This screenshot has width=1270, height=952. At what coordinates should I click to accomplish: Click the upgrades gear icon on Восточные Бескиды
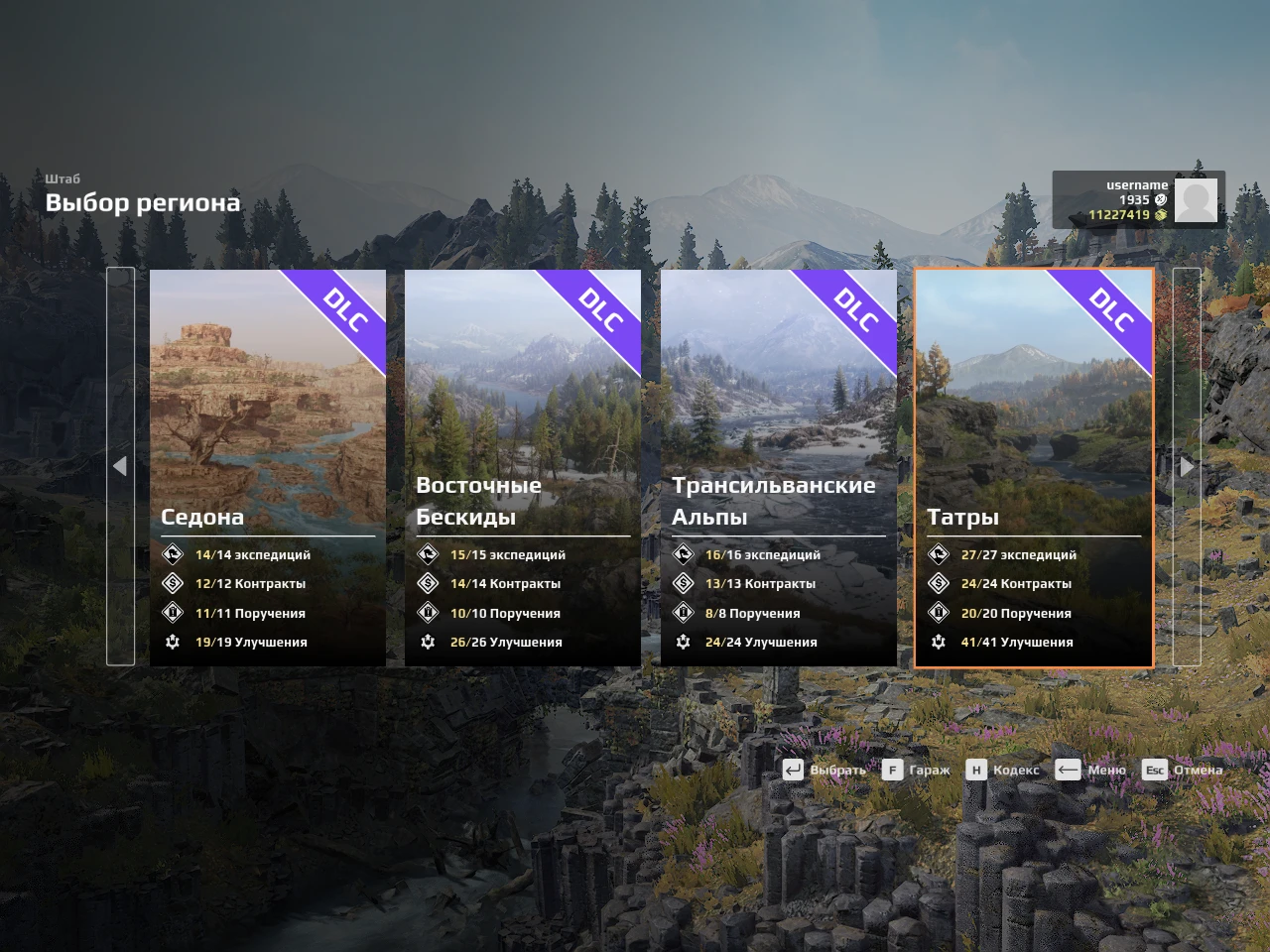[427, 642]
